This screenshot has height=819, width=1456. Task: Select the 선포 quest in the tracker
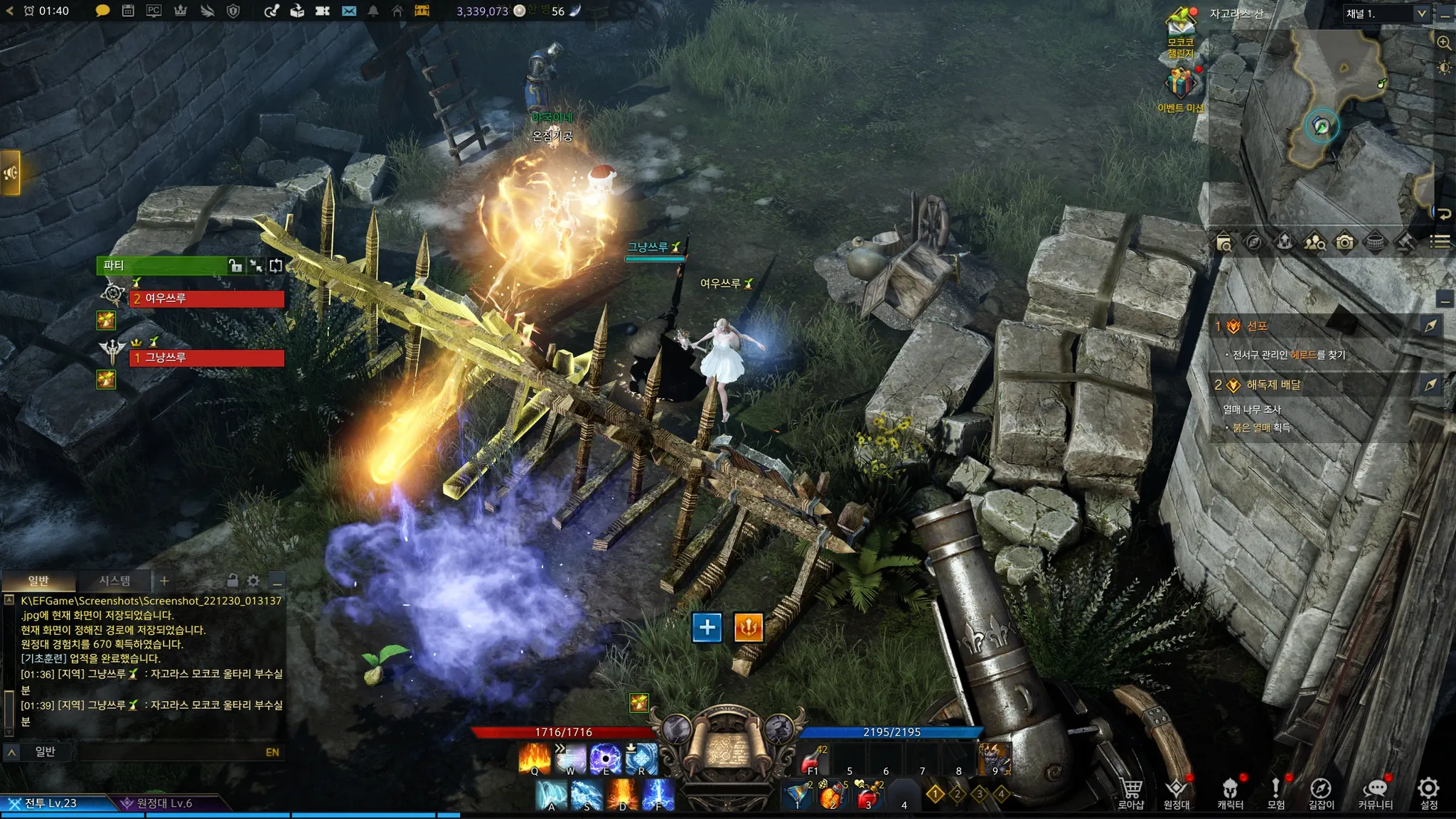(1257, 326)
